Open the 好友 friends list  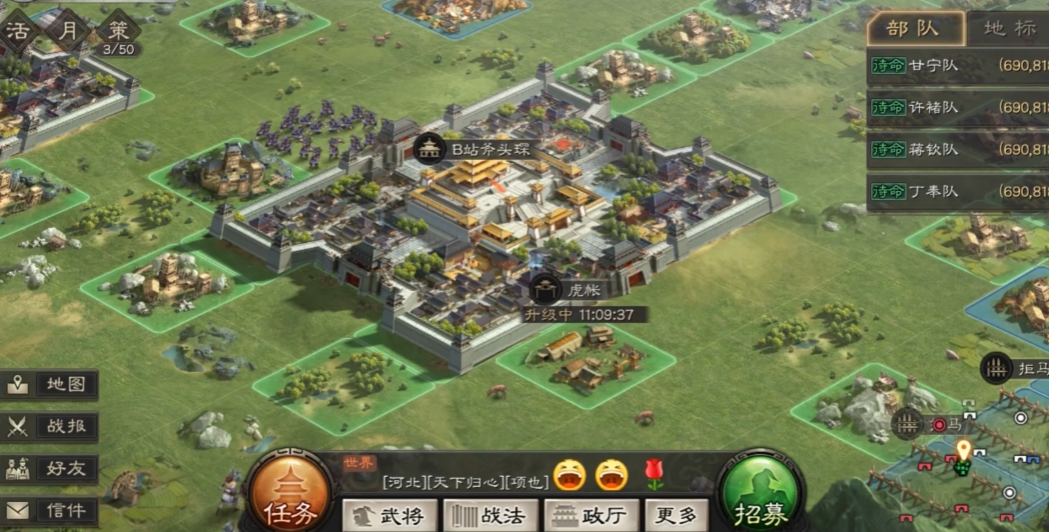[51, 469]
